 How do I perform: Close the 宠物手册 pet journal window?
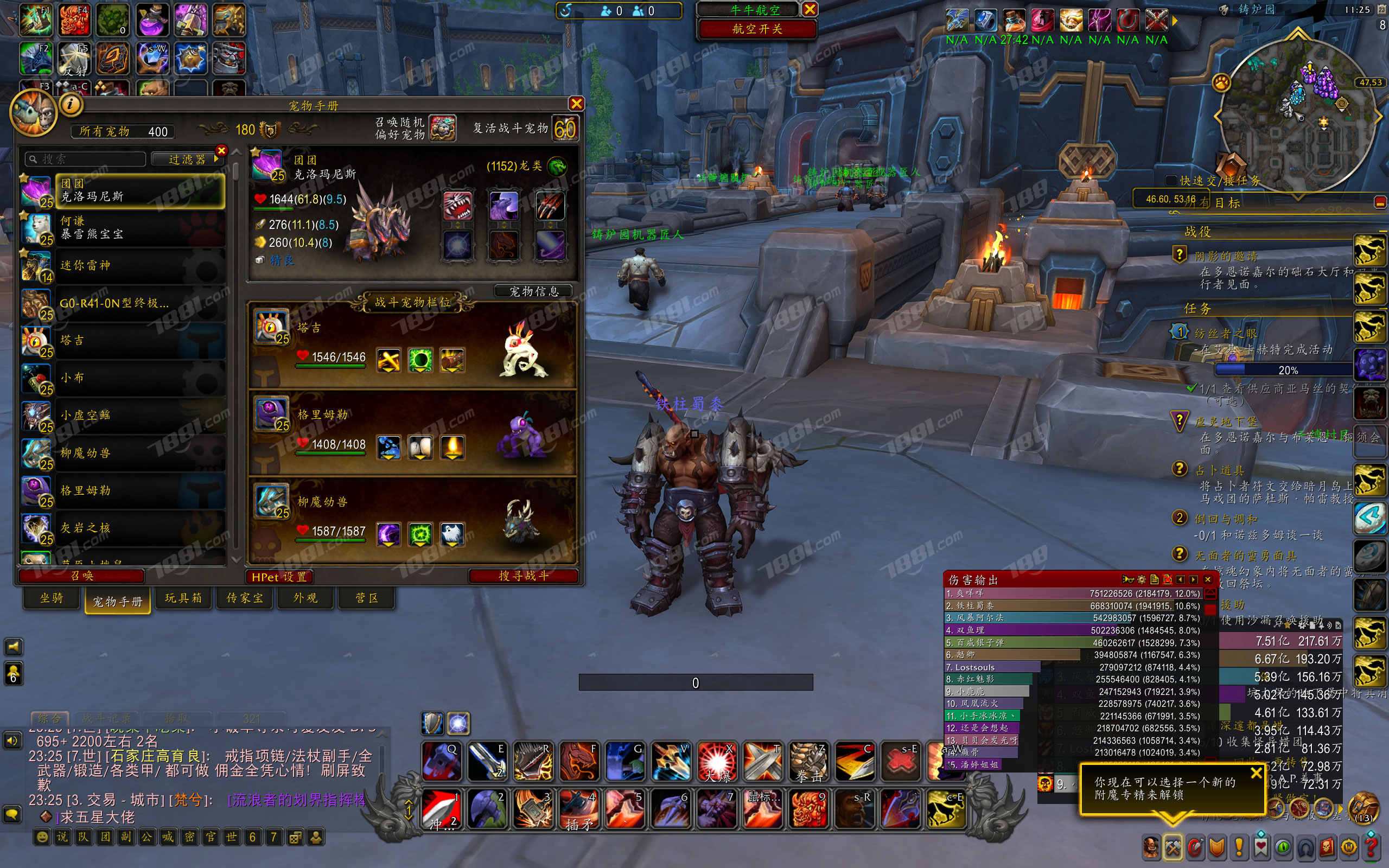tap(576, 104)
